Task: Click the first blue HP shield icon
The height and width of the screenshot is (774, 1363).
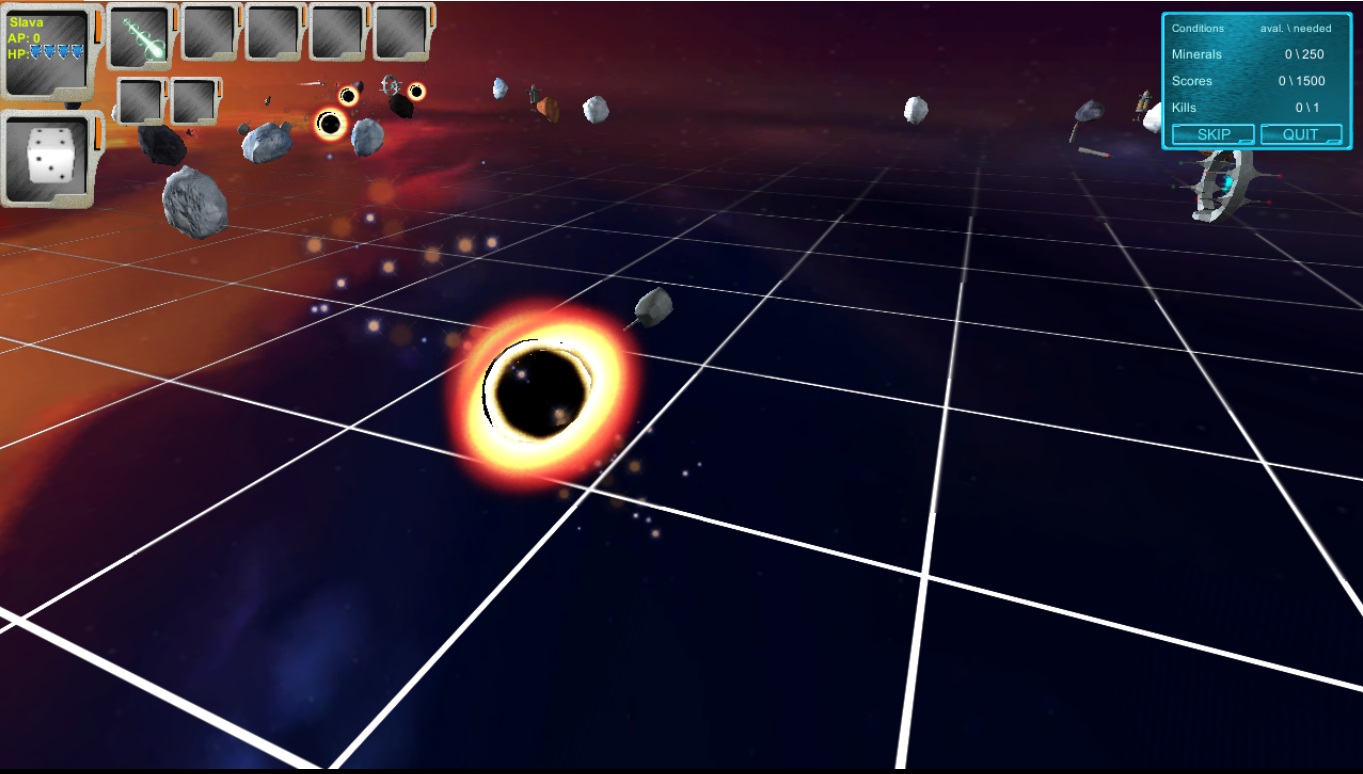Action: point(36,52)
